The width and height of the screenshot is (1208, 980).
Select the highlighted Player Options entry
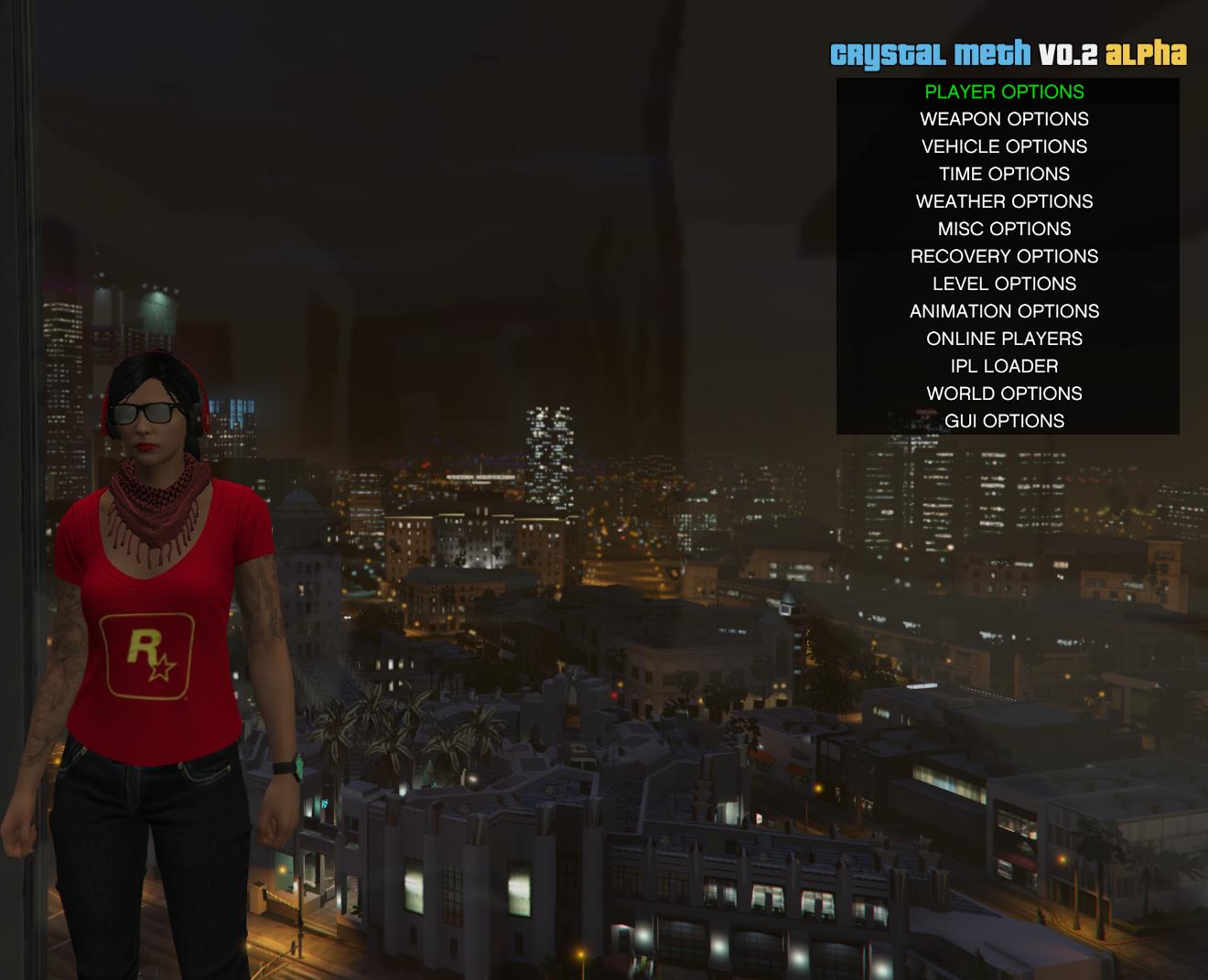(1004, 92)
